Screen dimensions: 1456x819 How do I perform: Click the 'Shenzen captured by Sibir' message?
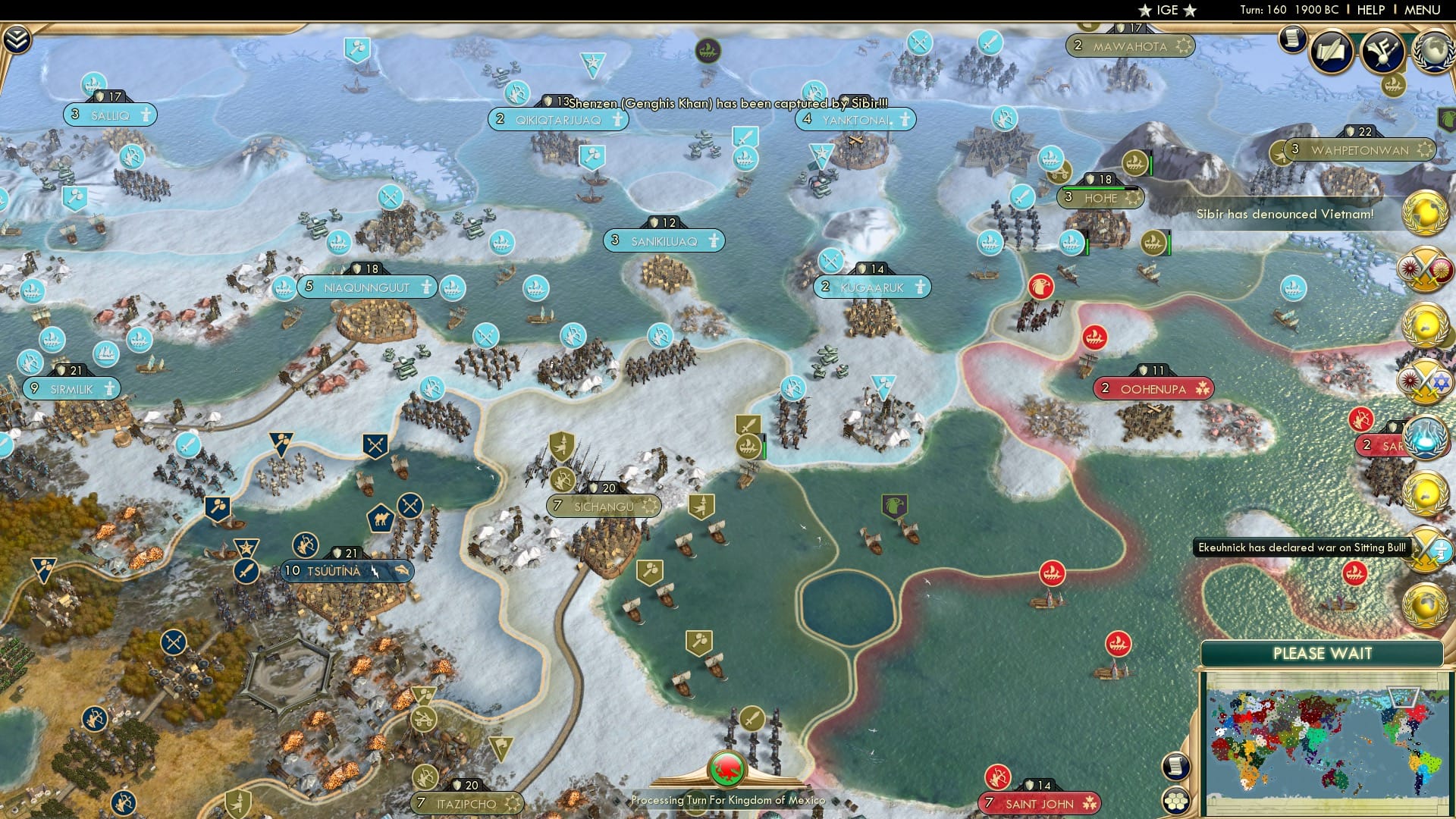tap(728, 101)
